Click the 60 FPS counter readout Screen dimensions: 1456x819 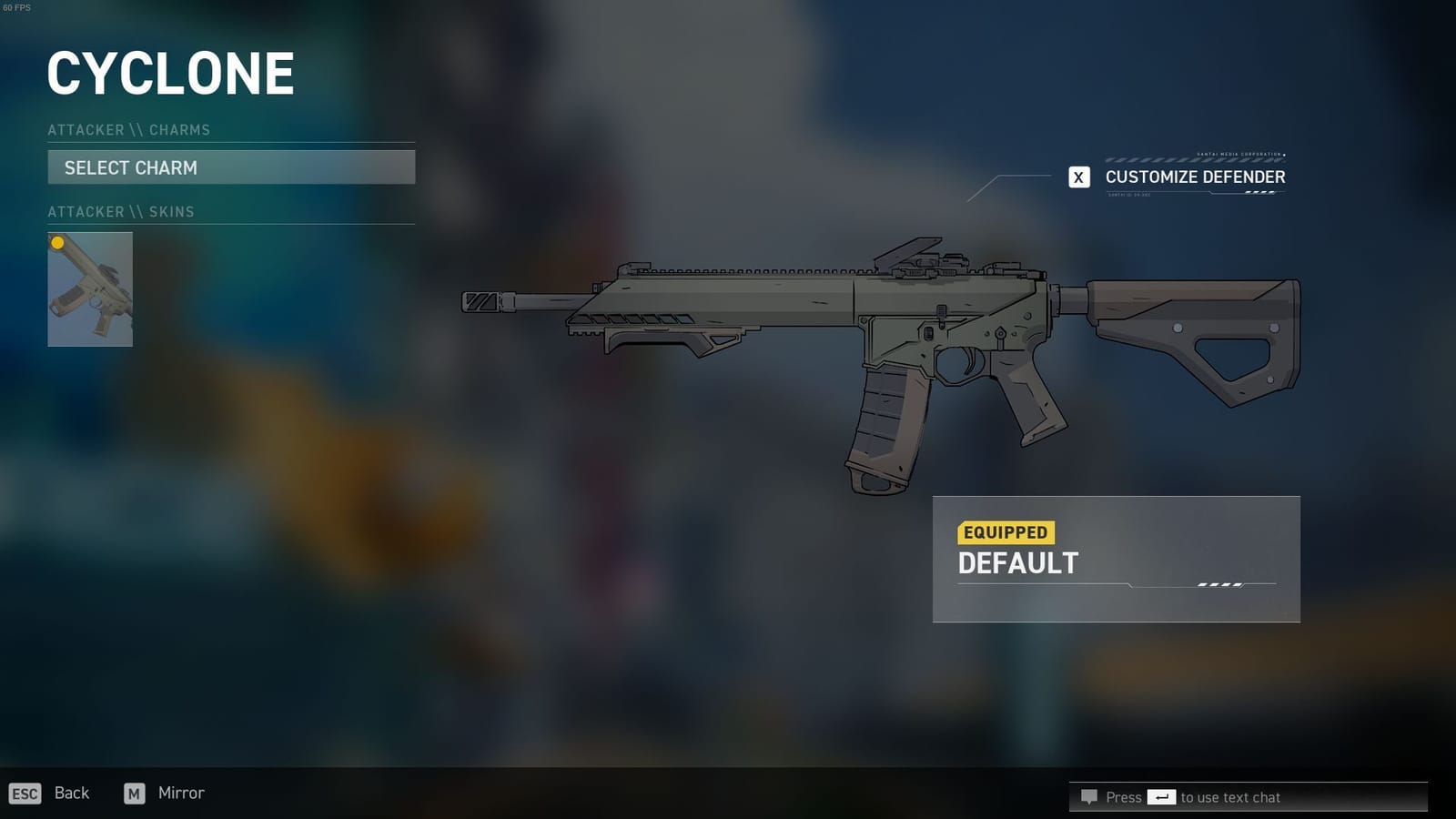[16, 6]
